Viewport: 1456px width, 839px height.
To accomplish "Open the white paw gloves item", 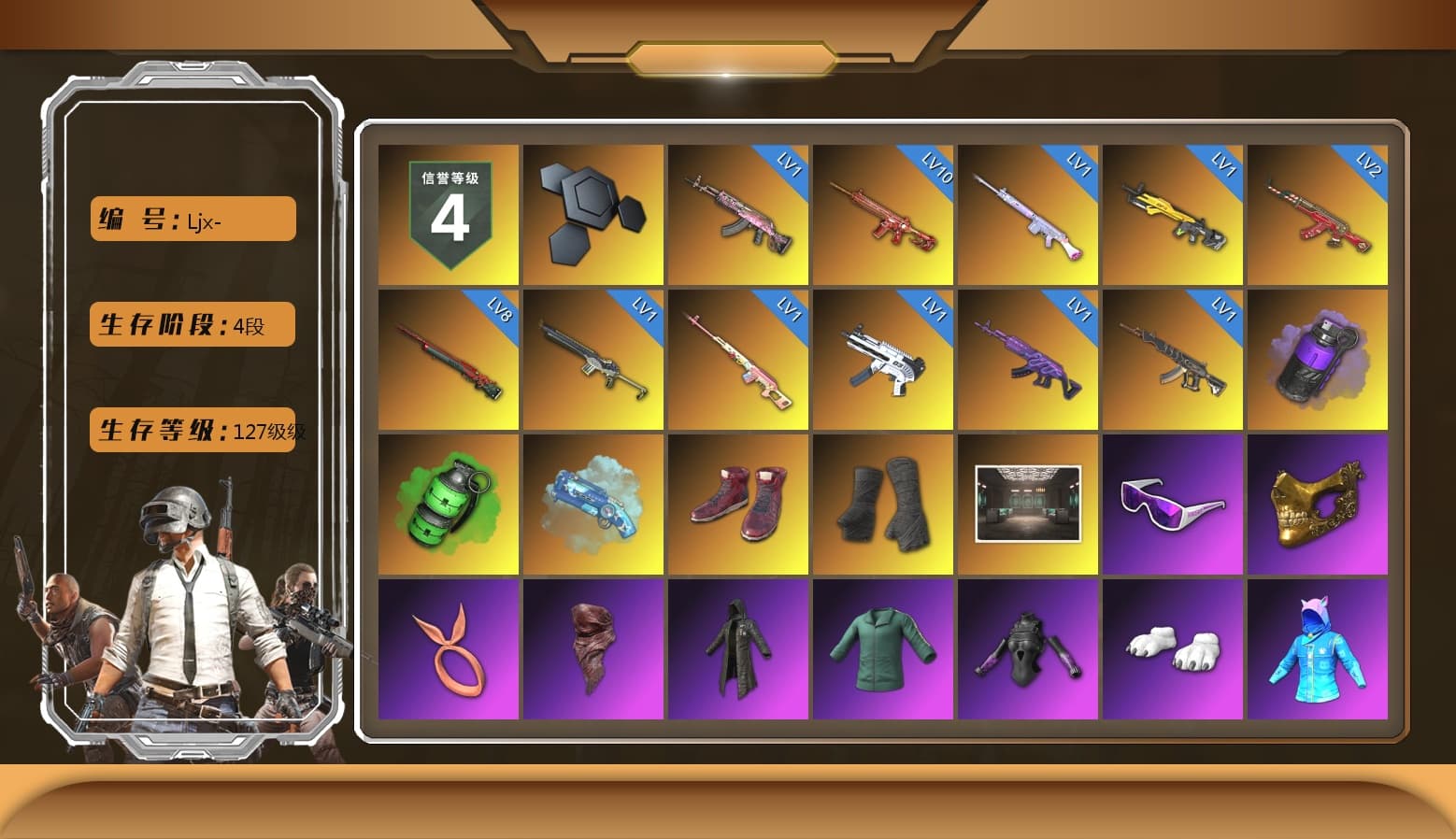I will pyautogui.click(x=1174, y=648).
